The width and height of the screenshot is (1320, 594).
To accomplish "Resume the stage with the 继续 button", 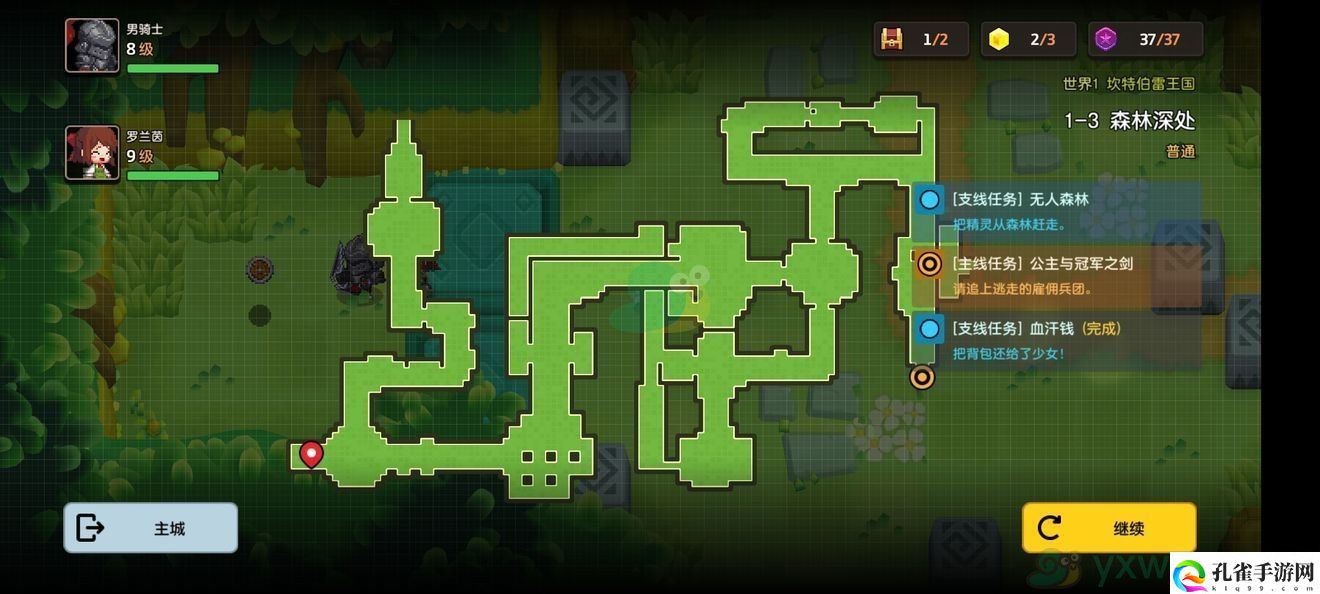I will tap(1108, 528).
